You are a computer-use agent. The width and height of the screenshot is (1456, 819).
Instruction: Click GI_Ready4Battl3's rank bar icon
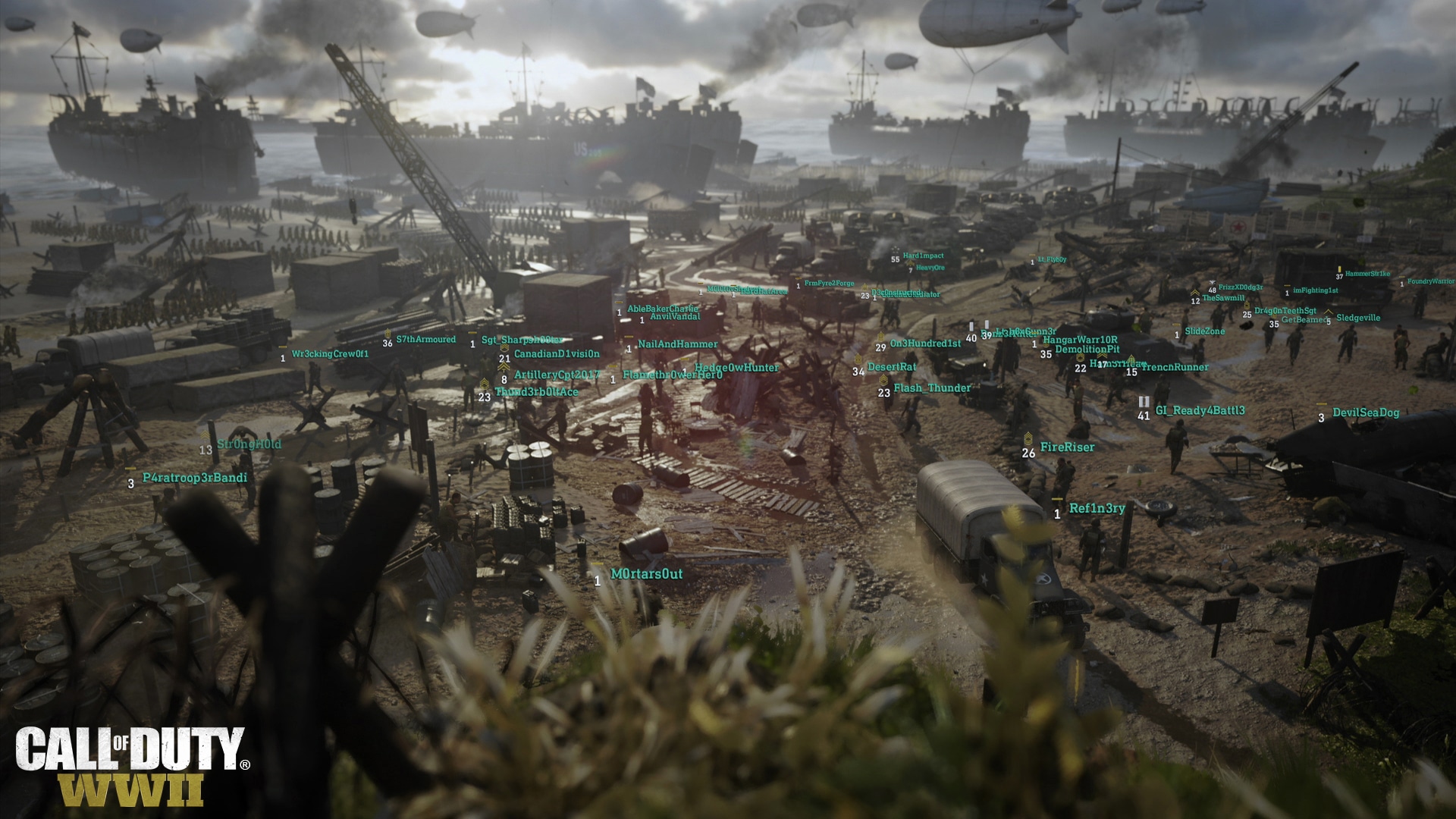pos(1144,401)
